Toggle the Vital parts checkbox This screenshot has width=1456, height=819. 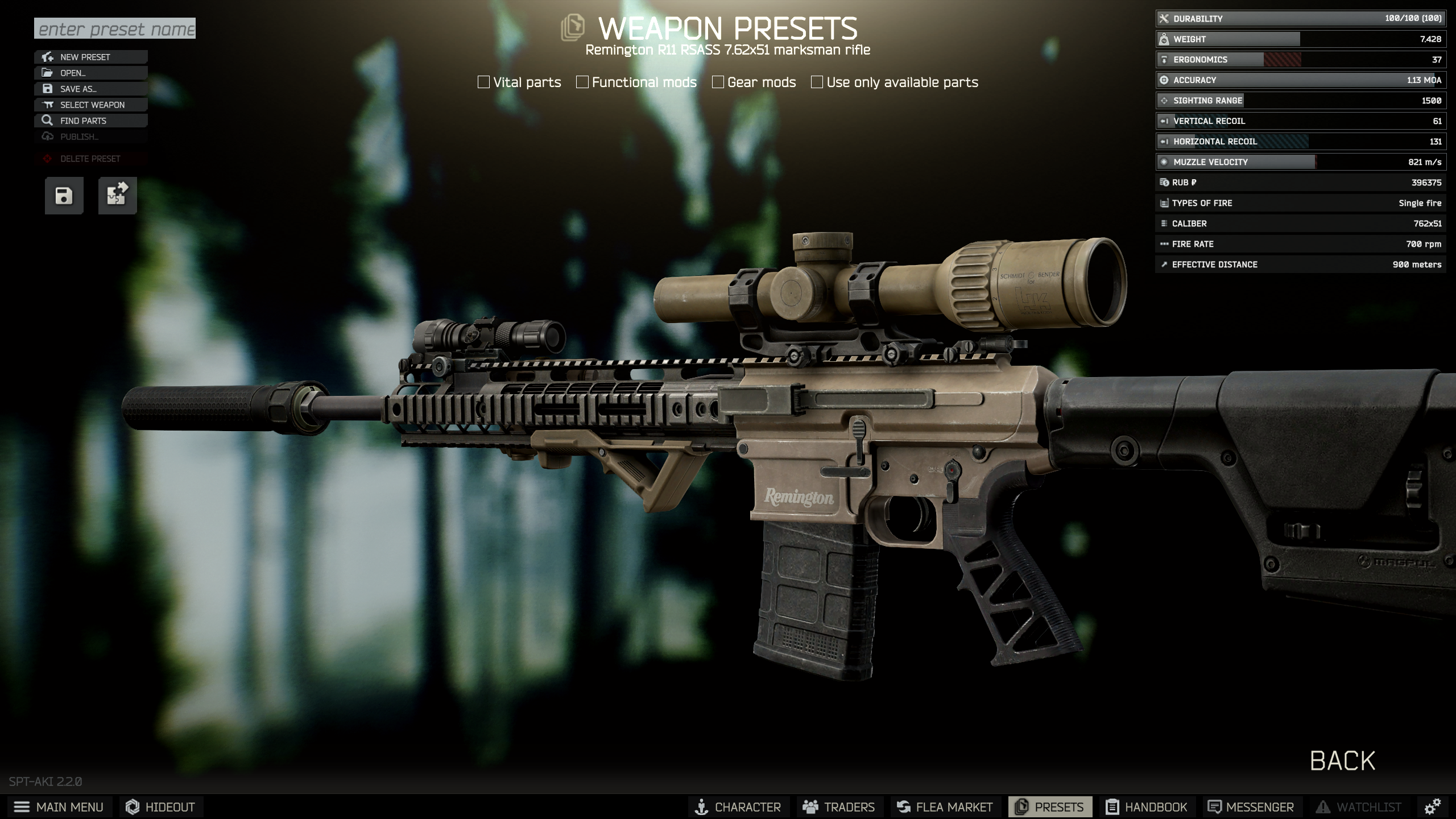click(x=484, y=82)
